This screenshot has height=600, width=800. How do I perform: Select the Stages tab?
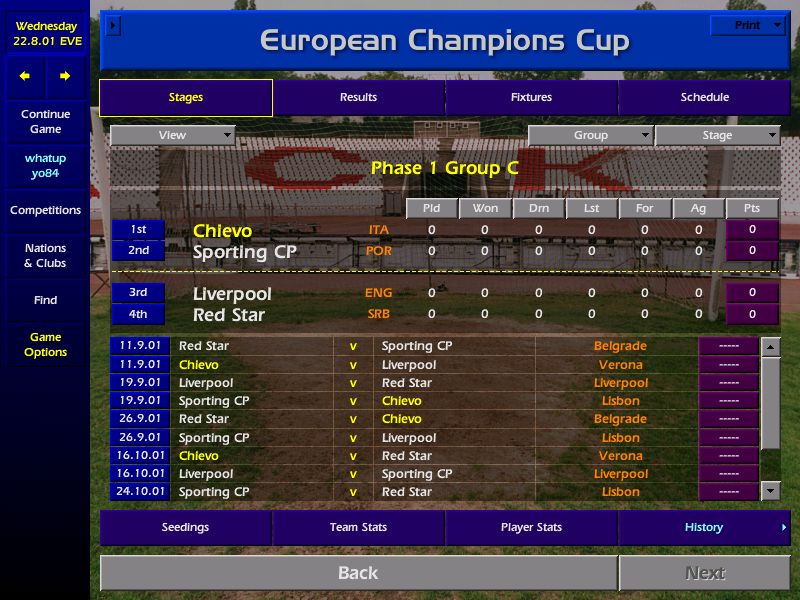(186, 98)
